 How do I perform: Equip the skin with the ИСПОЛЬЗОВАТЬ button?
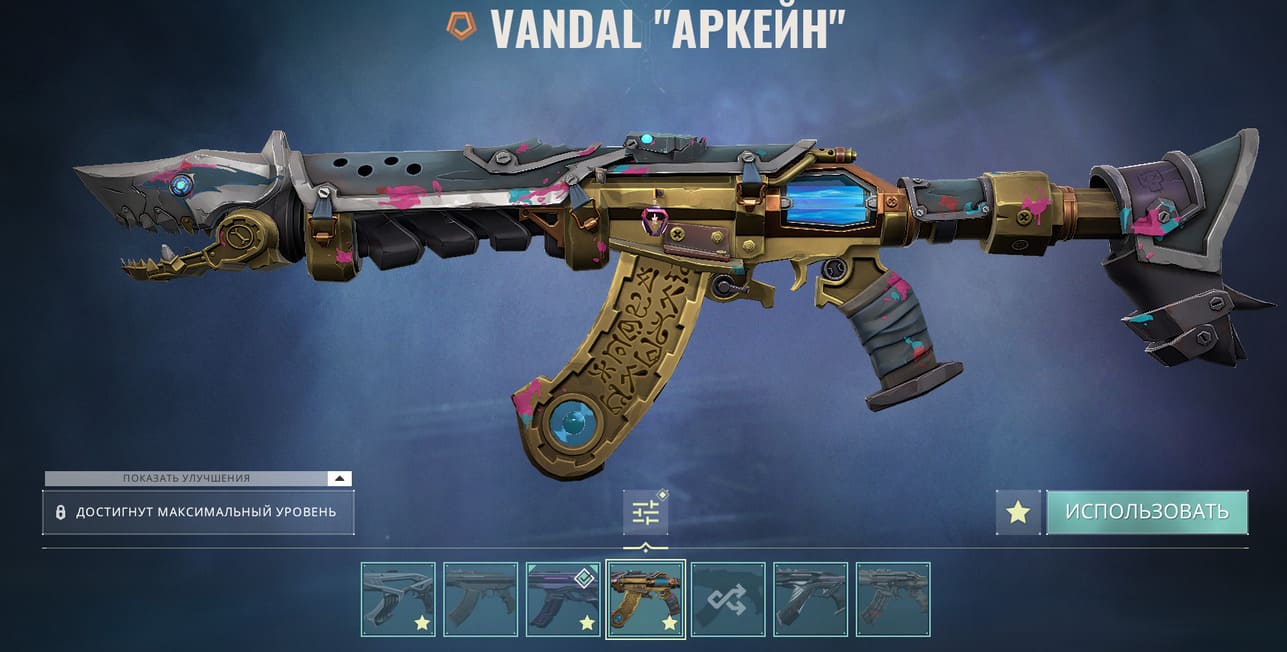(x=1147, y=512)
